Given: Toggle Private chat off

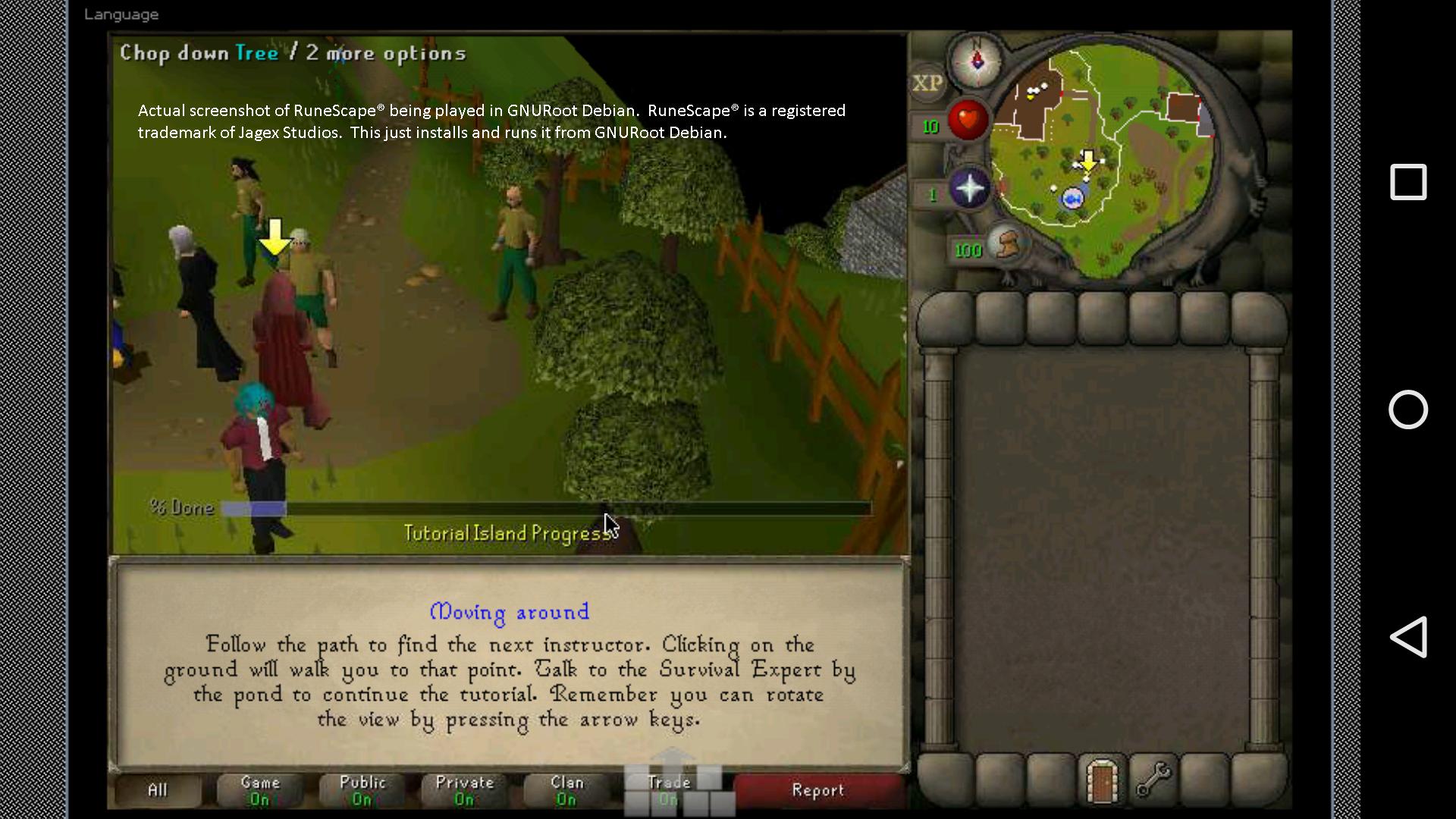Looking at the screenshot, I should click(x=463, y=789).
